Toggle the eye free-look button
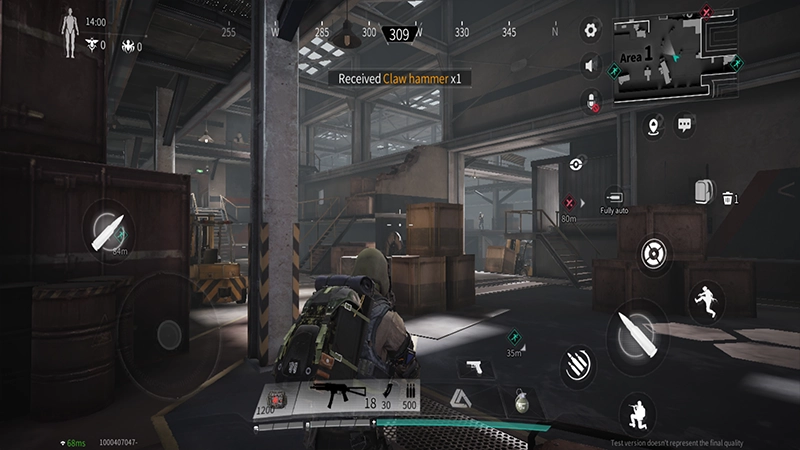The width and height of the screenshot is (800, 450). pos(577,163)
